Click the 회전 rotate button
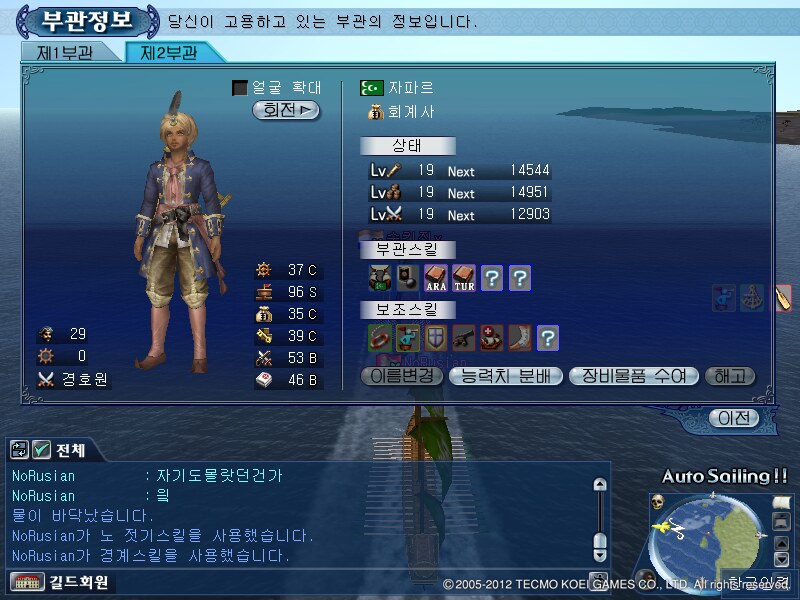 click(x=286, y=110)
